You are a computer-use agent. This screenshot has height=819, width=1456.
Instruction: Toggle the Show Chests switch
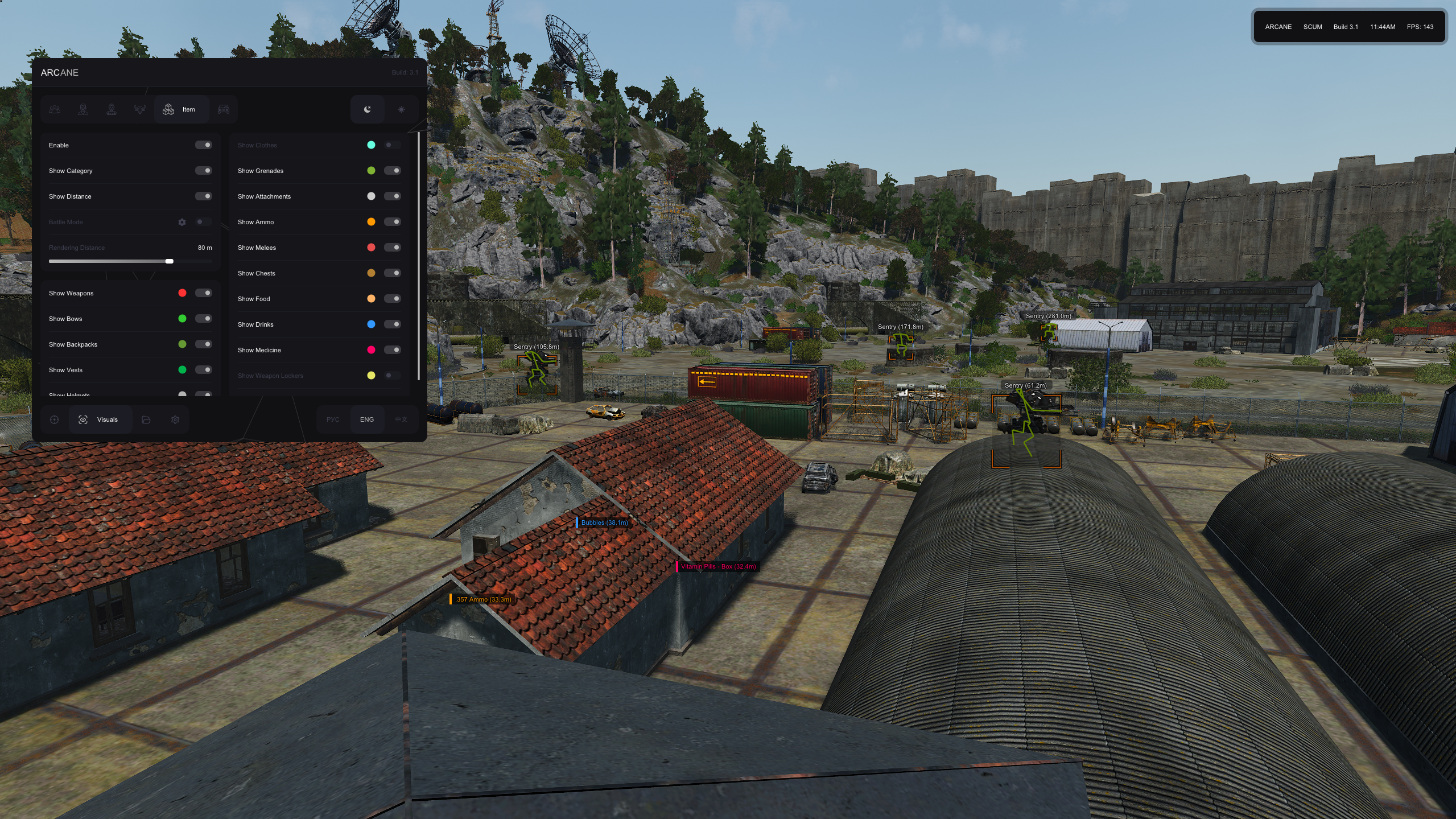click(x=392, y=273)
